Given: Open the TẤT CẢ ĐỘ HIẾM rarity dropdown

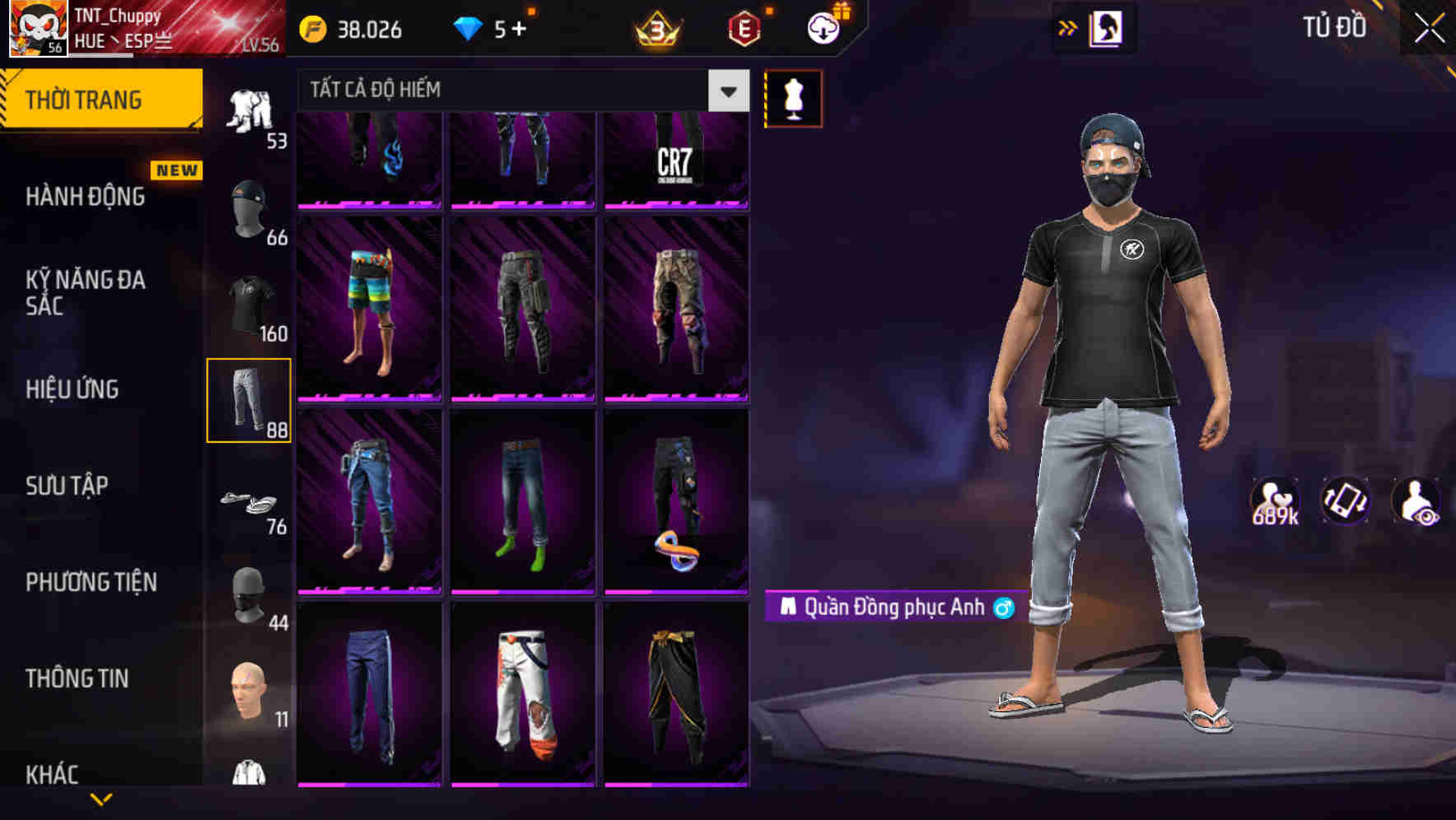Looking at the screenshot, I should (x=511, y=90).
